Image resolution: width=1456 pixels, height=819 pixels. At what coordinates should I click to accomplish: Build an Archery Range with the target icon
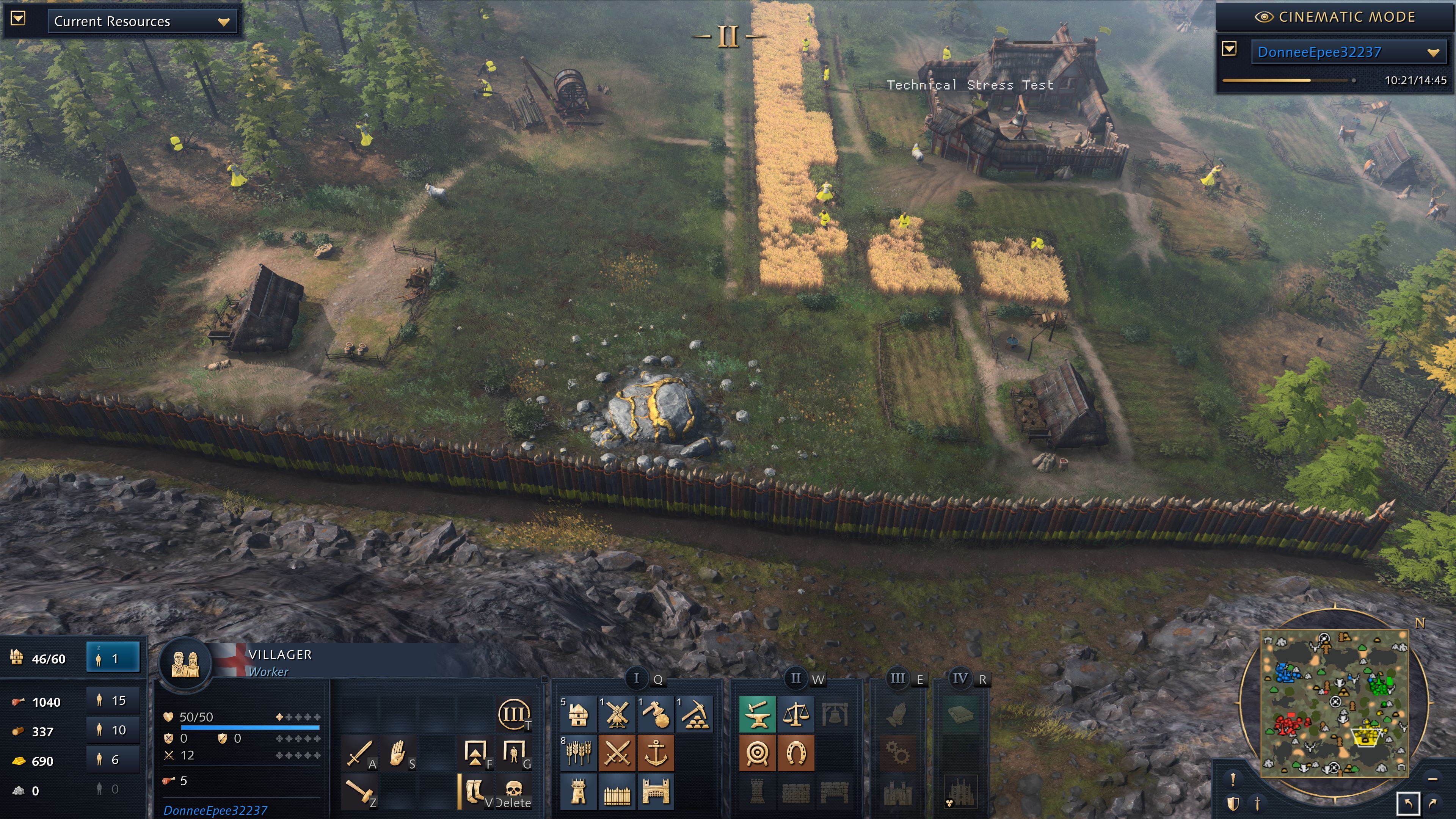[x=758, y=753]
